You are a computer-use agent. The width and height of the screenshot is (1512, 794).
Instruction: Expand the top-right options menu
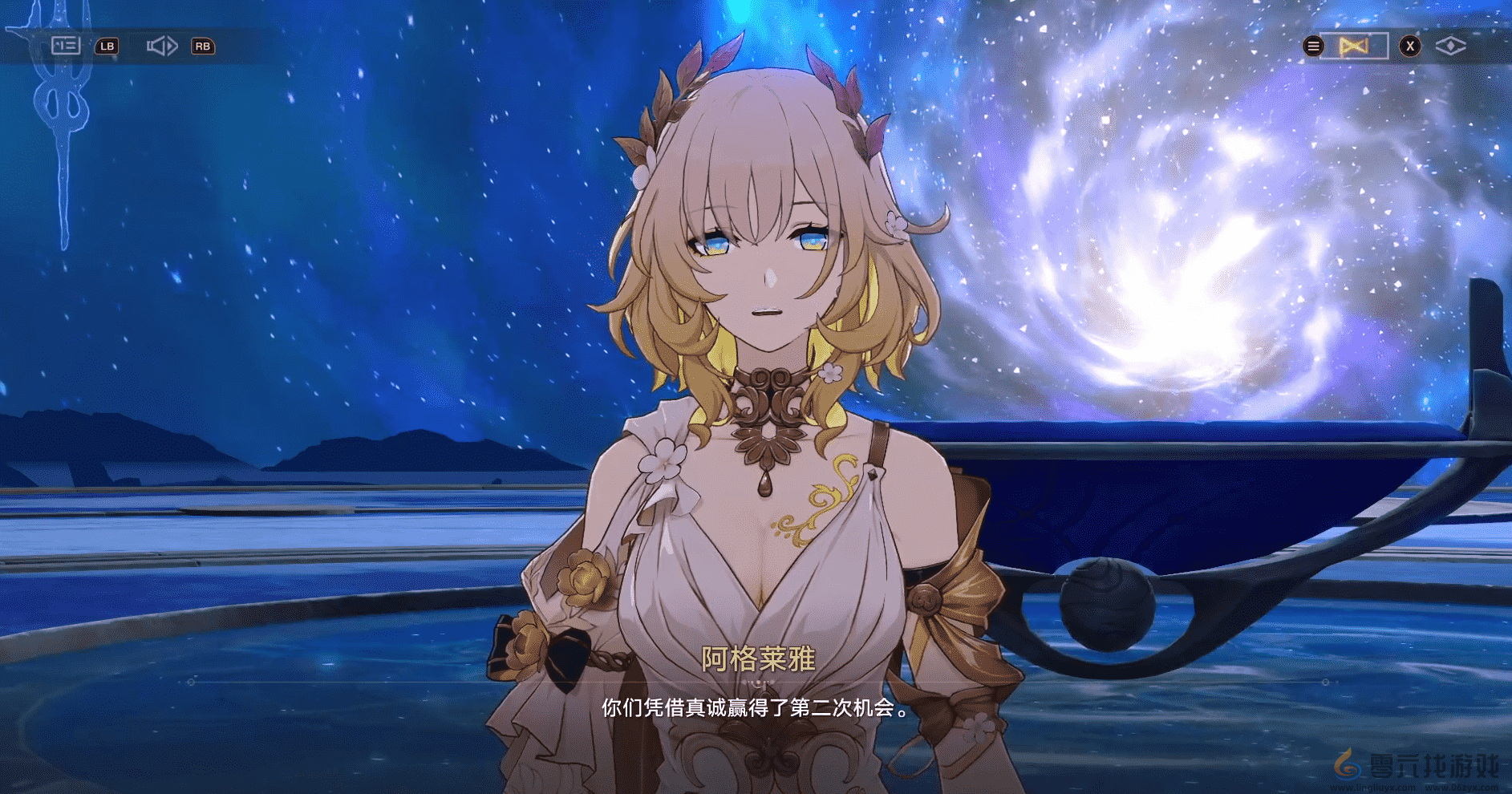1313,46
